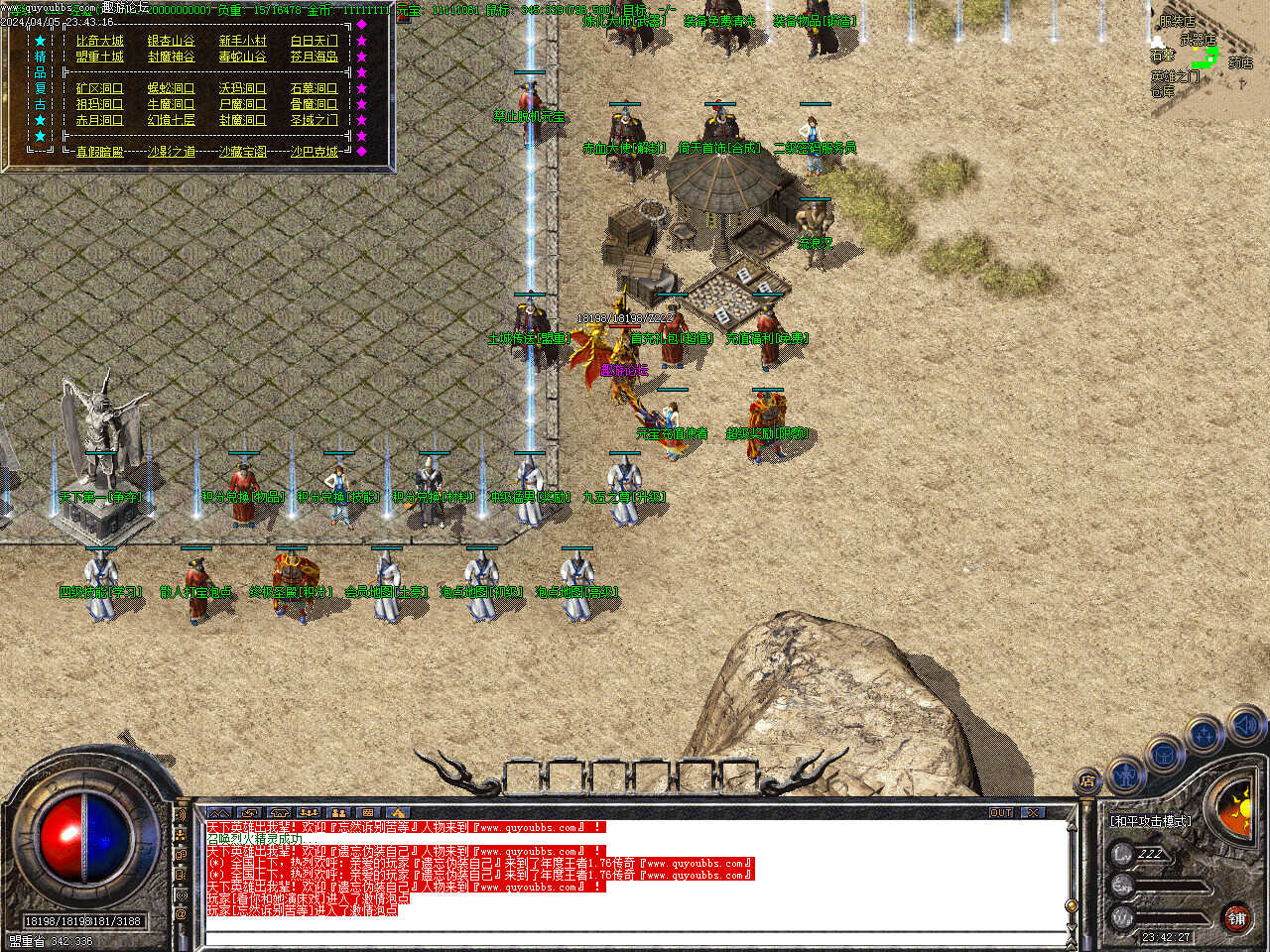This screenshot has height=952, width=1270.
Task: Toggle the 和平攻击模式 attack mode label
Action: pos(1151,821)
